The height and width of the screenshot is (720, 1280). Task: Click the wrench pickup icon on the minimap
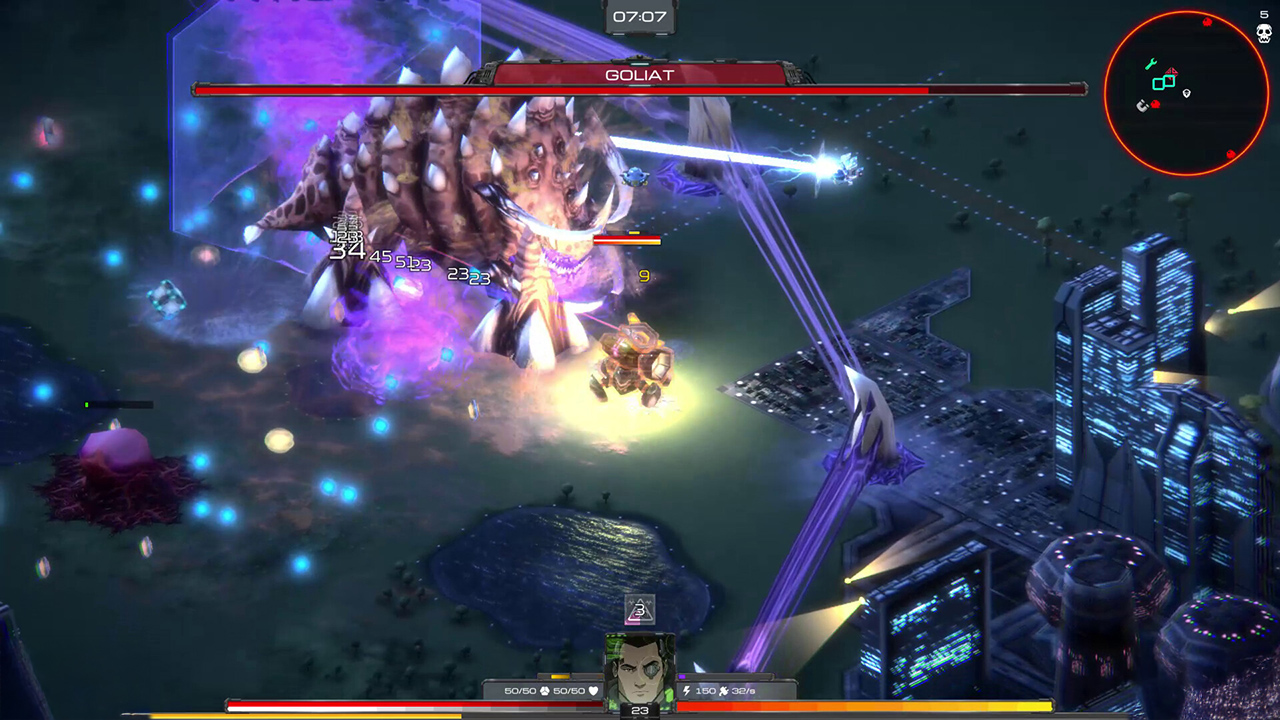pos(1151,62)
